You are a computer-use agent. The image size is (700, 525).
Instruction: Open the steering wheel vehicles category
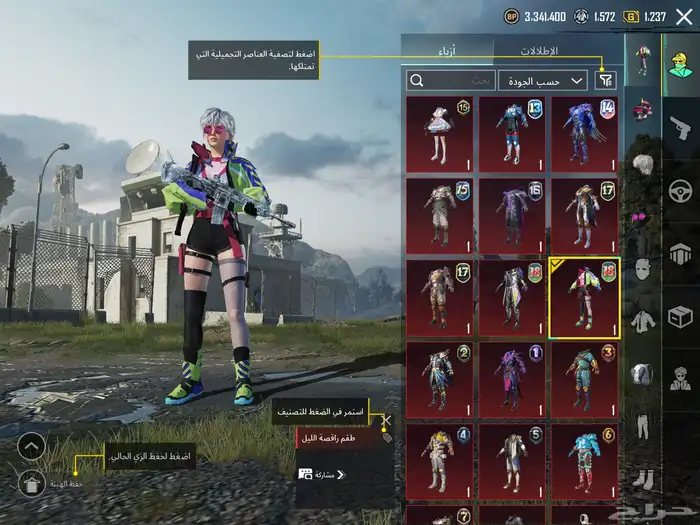[x=680, y=190]
